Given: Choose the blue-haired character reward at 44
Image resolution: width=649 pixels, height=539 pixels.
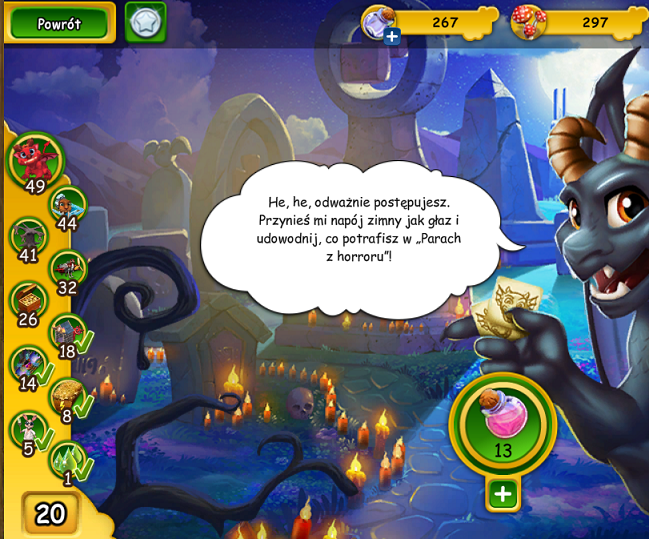Looking at the screenshot, I should point(67,205).
